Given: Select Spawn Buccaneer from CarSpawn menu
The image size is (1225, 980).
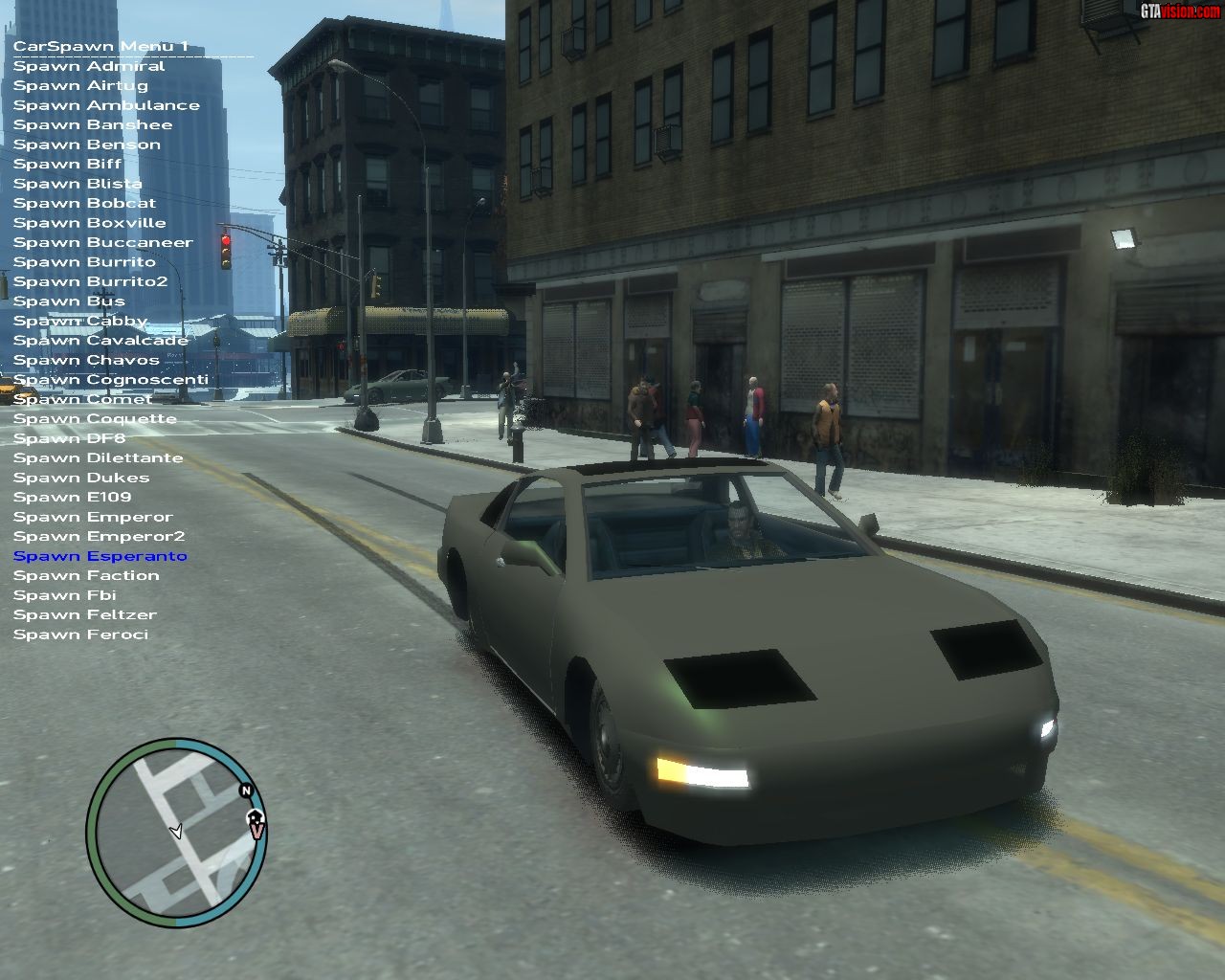Looking at the screenshot, I should [102, 242].
